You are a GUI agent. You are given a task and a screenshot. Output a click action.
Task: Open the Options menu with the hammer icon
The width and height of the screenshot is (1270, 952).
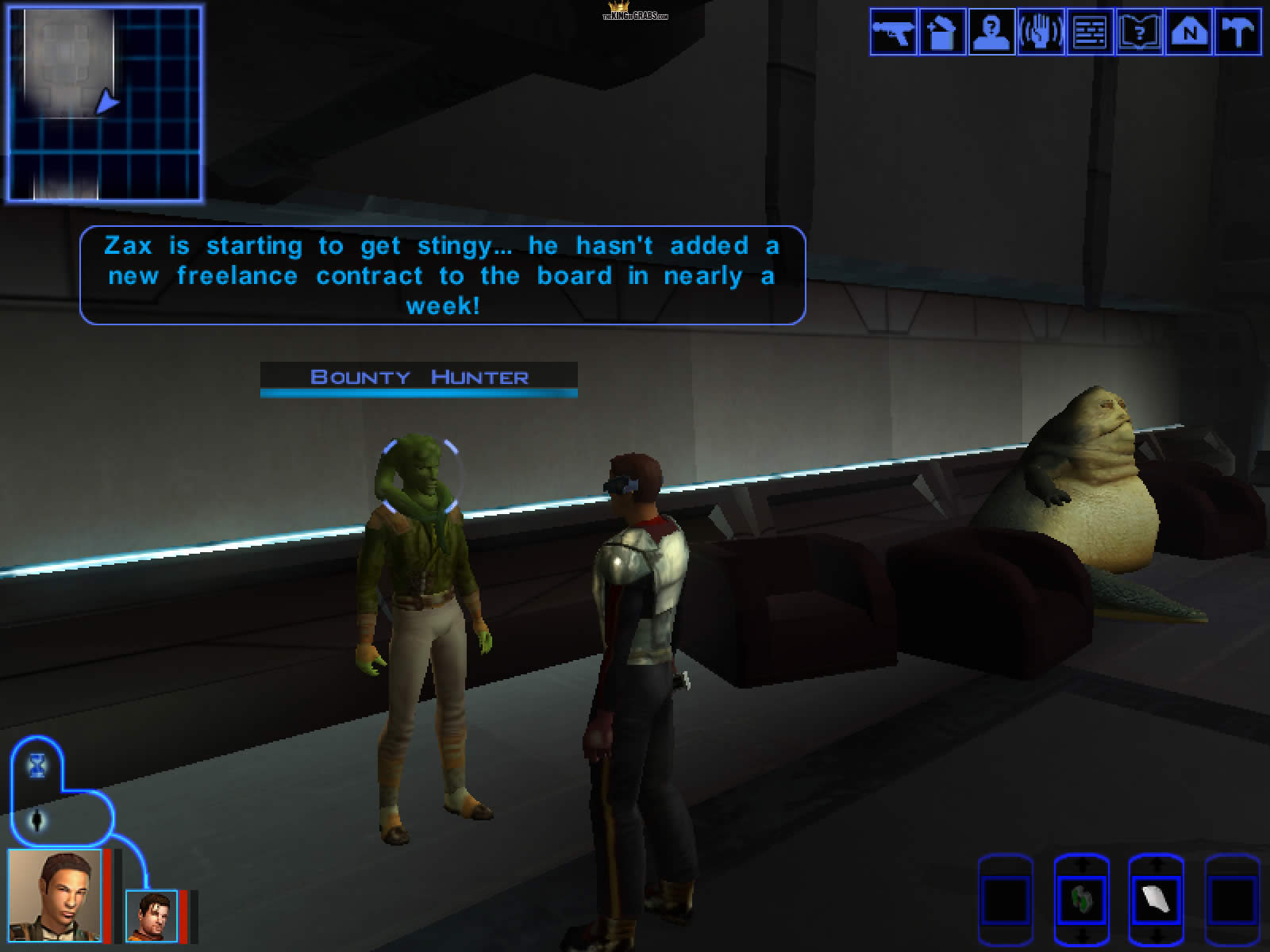pos(1237,33)
